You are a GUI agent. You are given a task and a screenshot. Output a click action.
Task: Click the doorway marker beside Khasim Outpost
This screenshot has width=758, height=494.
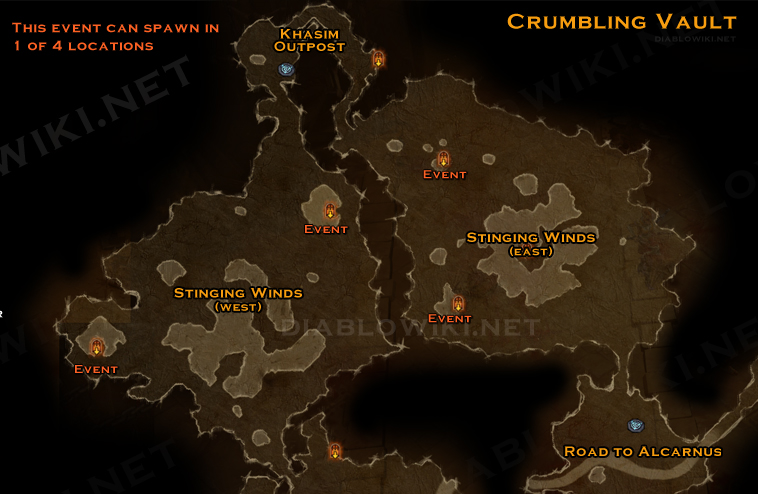click(379, 60)
